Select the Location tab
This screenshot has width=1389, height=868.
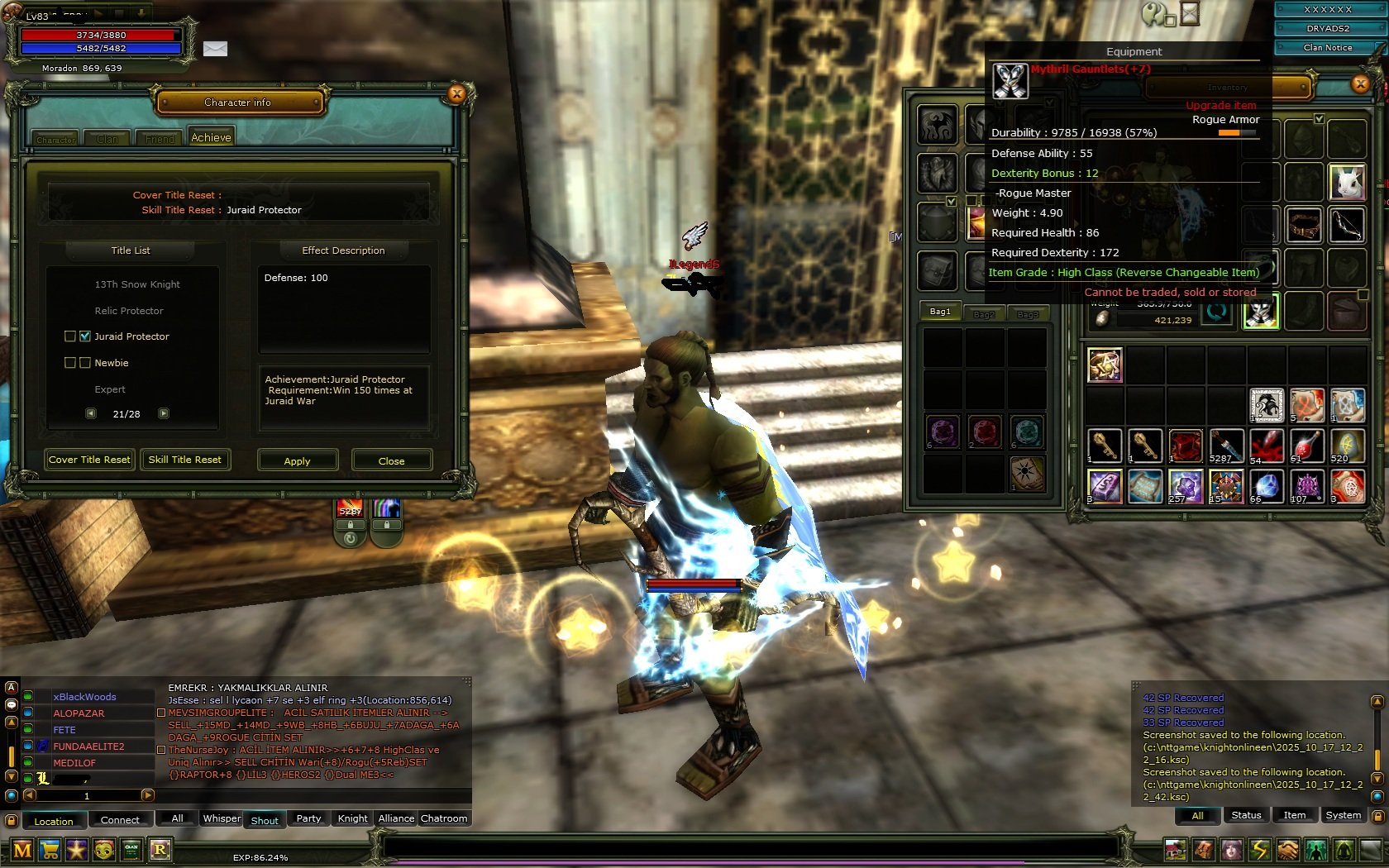coord(54,821)
